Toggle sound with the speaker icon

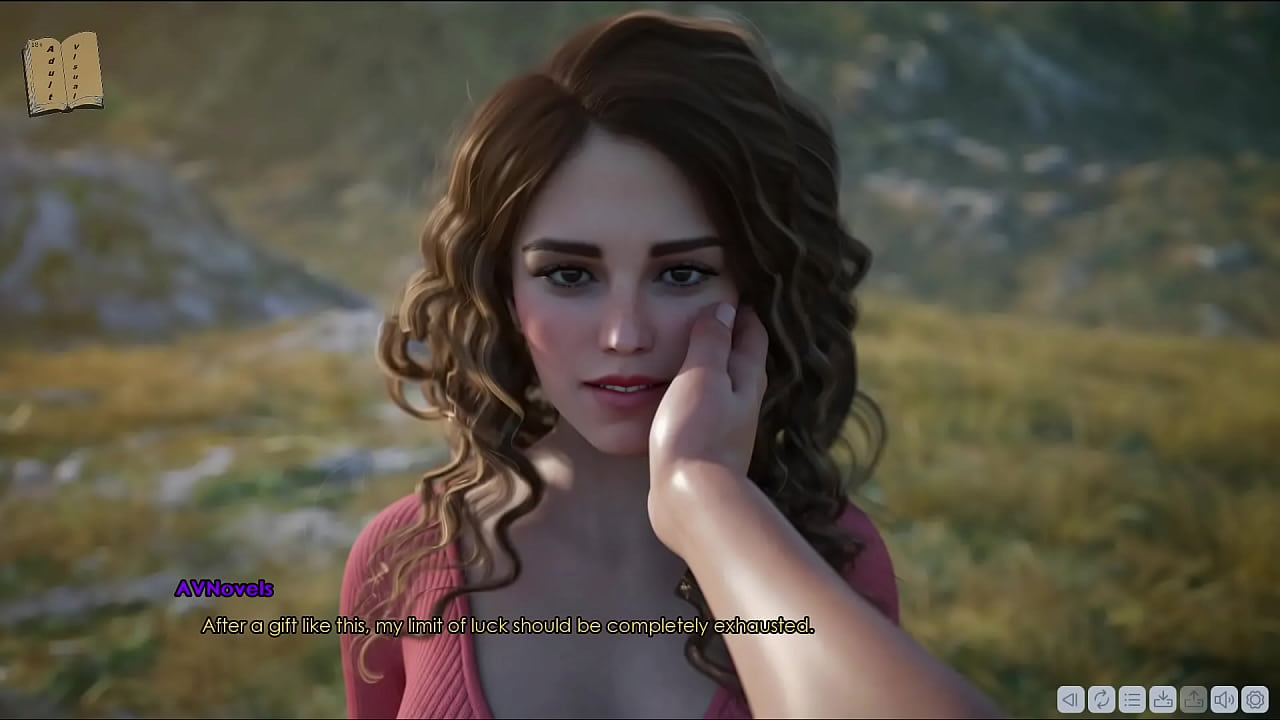tap(1224, 700)
